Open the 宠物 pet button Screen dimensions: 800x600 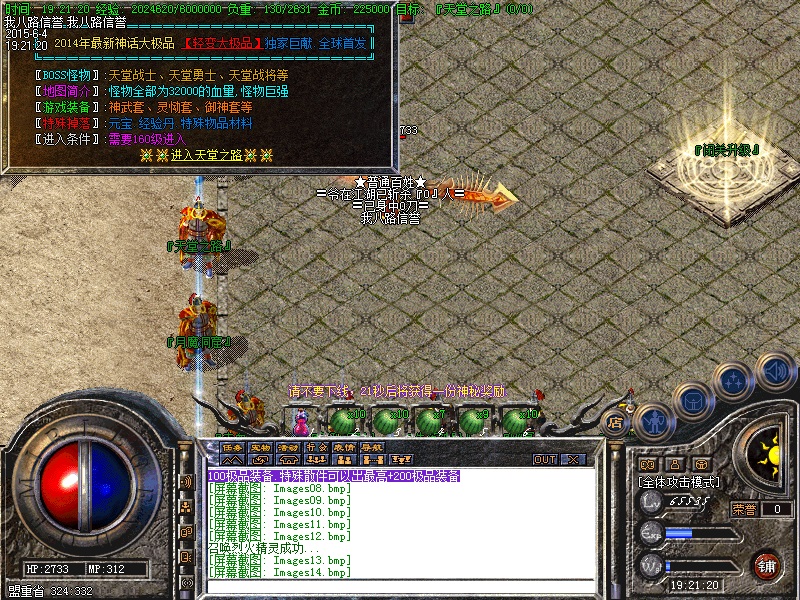[x=260, y=447]
